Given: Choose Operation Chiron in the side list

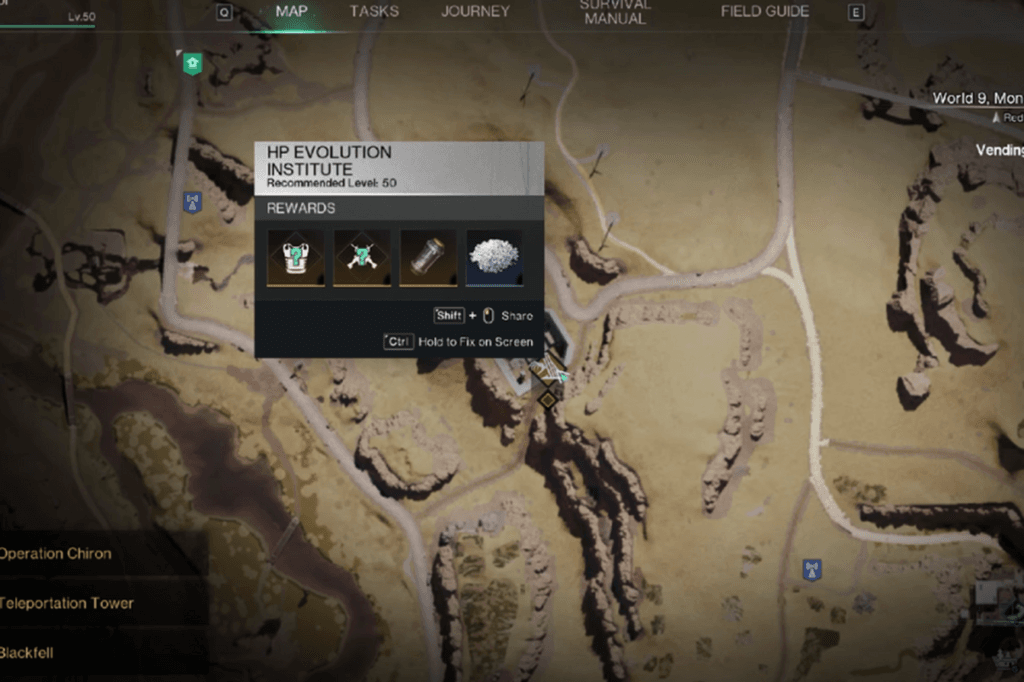Looking at the screenshot, I should (56, 554).
